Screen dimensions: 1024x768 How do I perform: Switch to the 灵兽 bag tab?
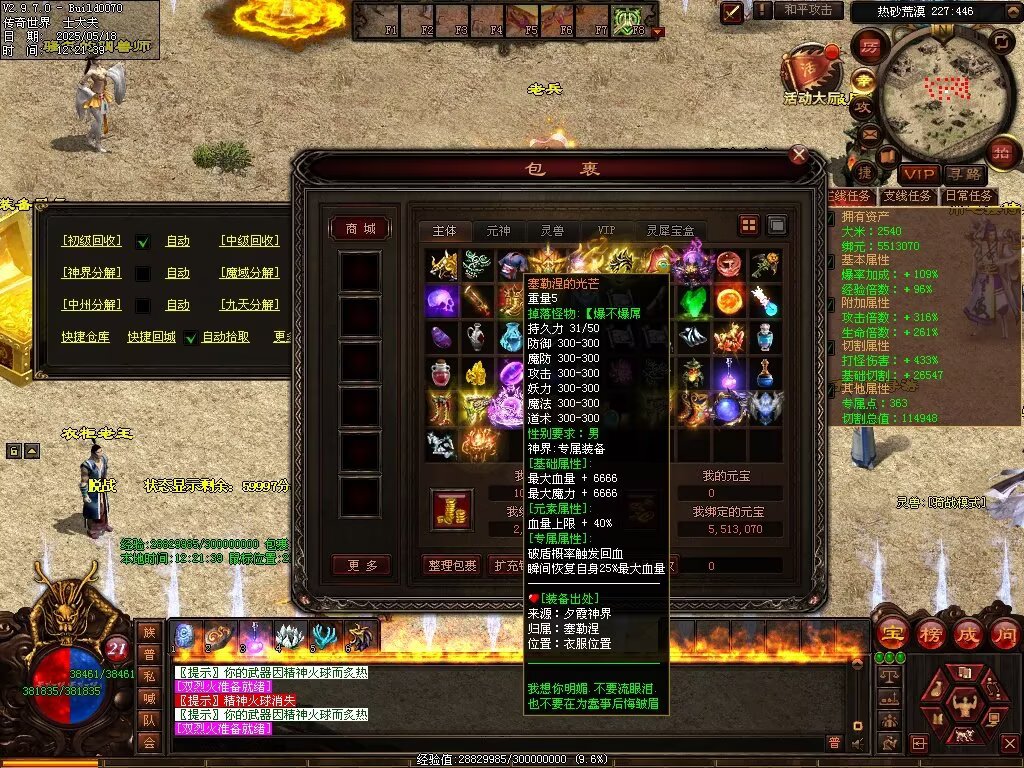551,231
